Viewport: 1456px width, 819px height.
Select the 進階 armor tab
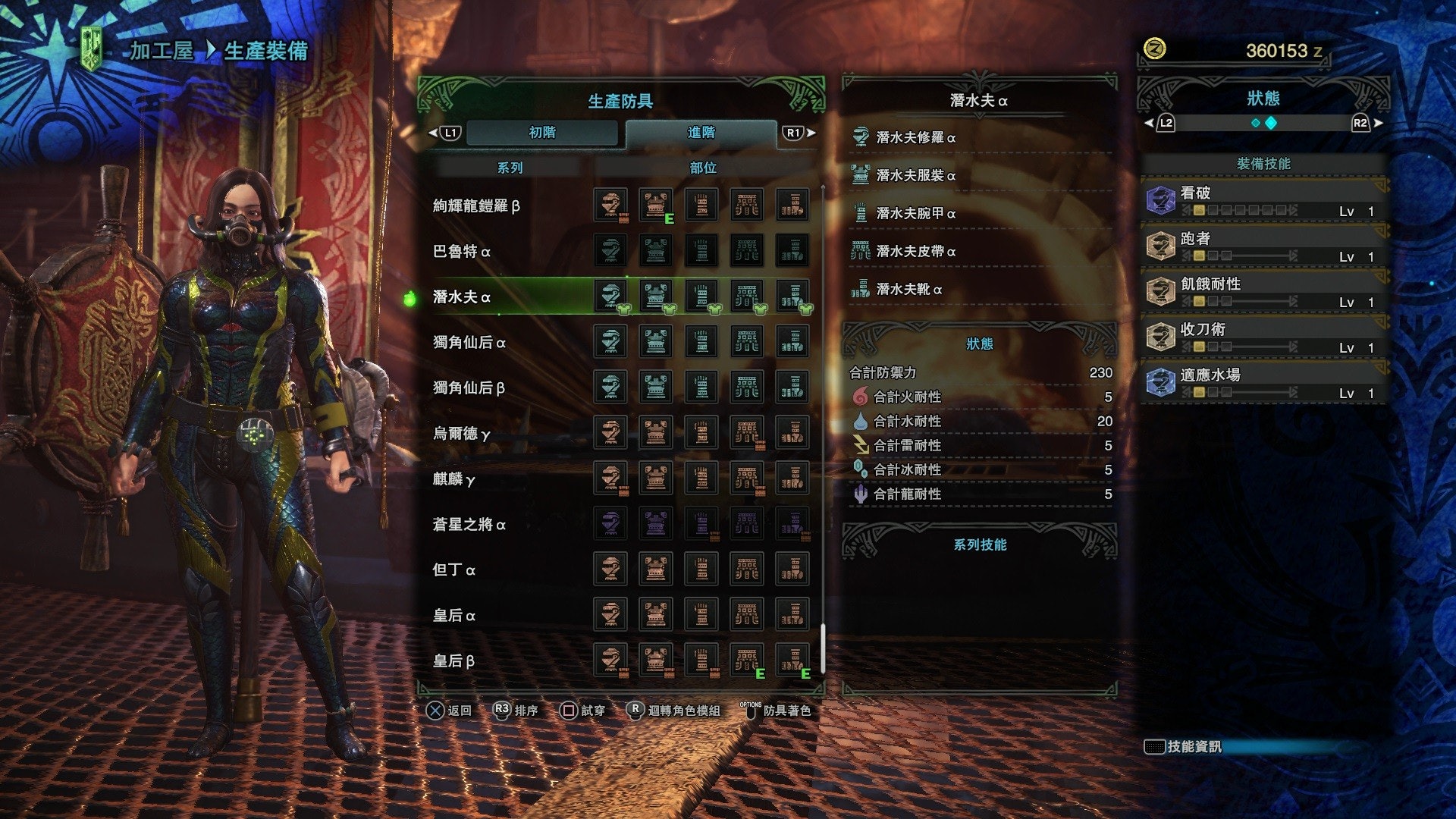[x=701, y=133]
